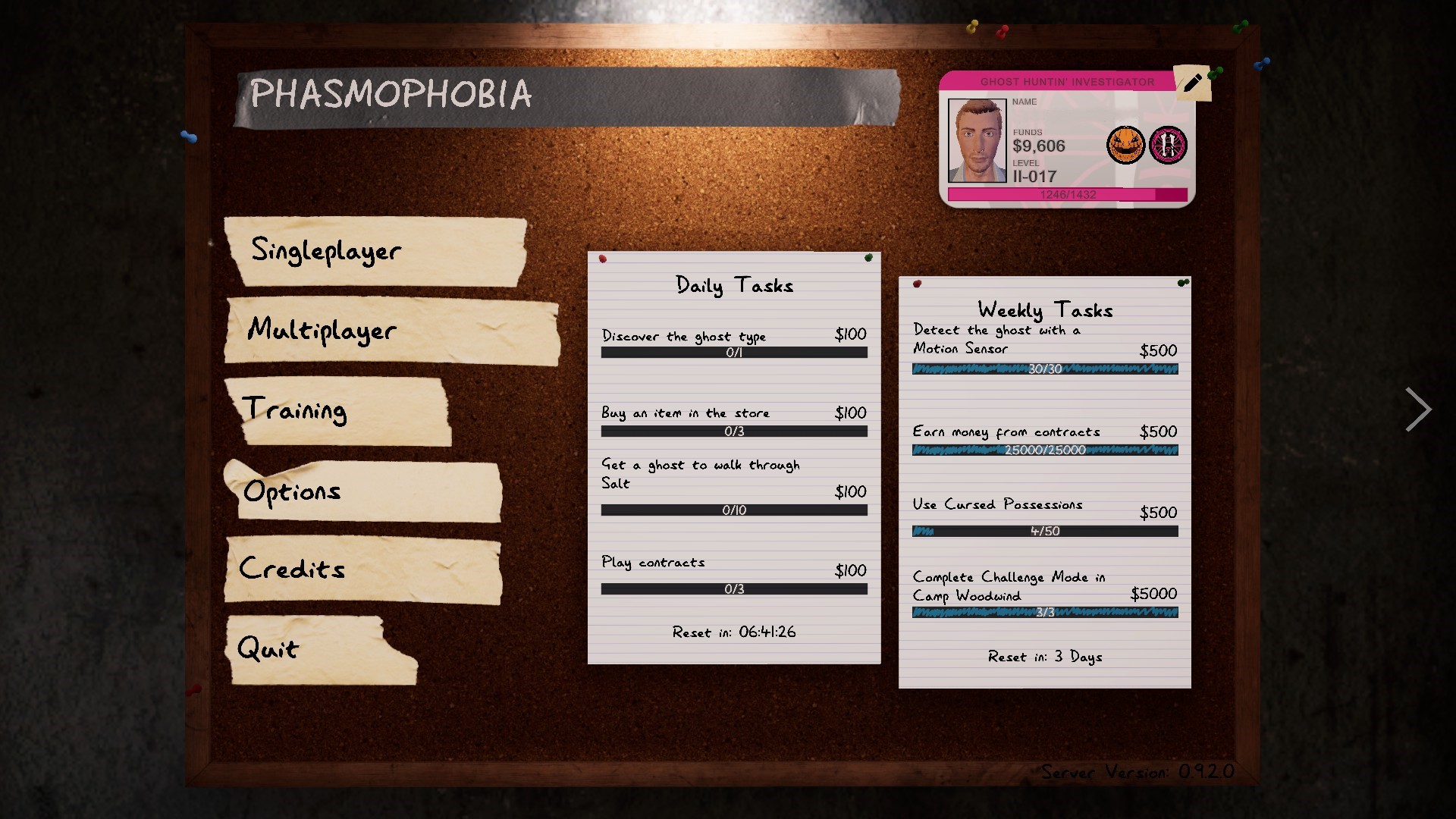Click the investigator portrait photo
This screenshot has height=819, width=1456.
978,140
